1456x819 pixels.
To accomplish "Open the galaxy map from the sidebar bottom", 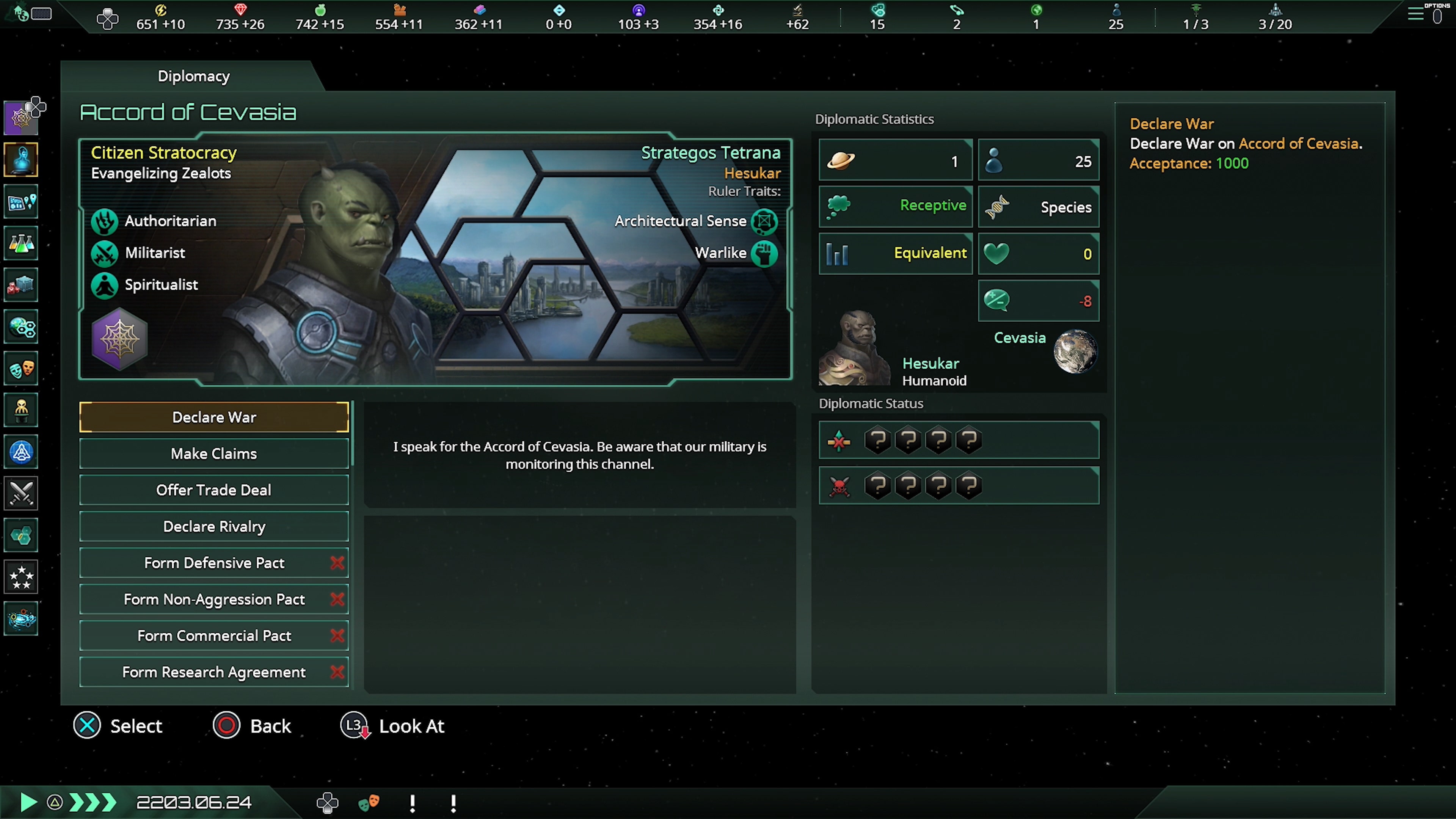I will tap(21, 618).
